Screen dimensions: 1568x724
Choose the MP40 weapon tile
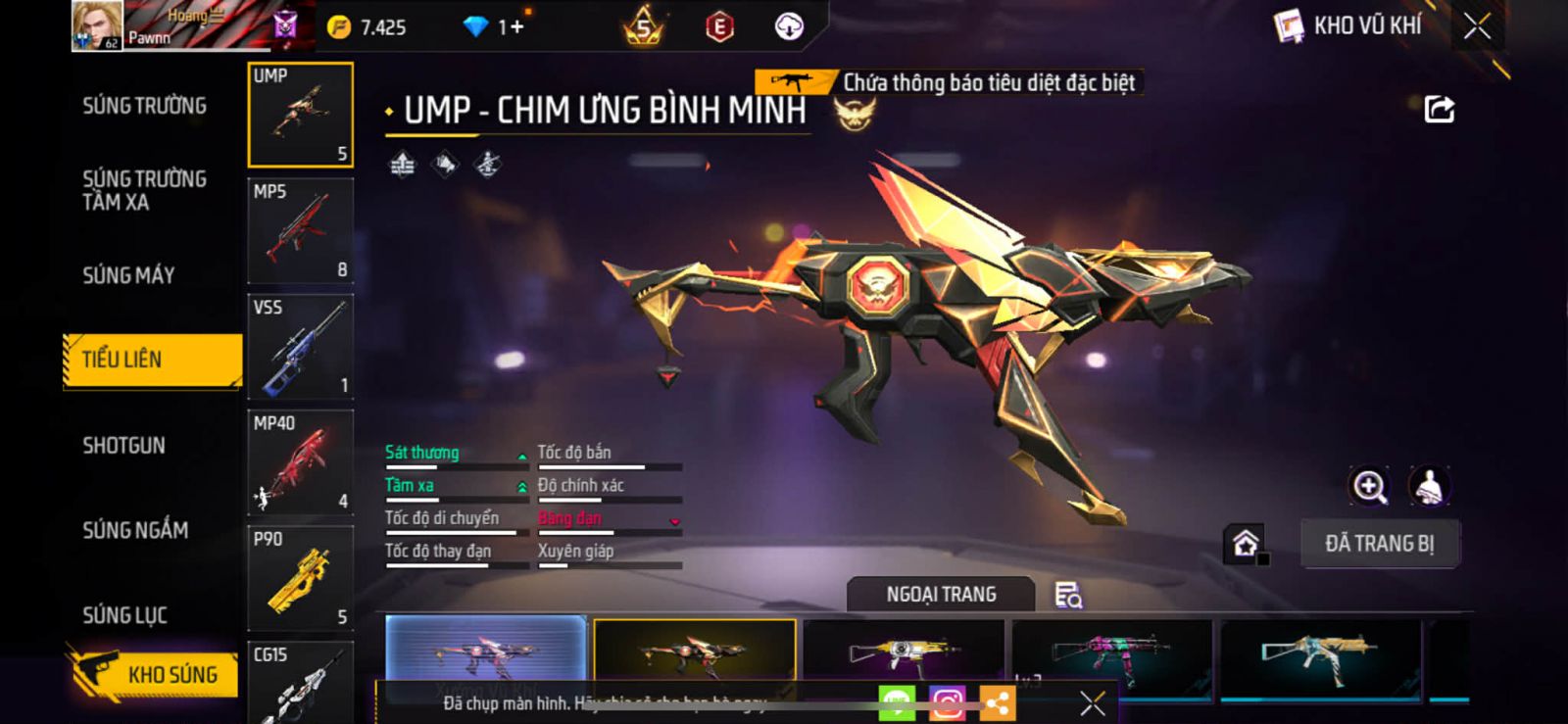[300, 462]
